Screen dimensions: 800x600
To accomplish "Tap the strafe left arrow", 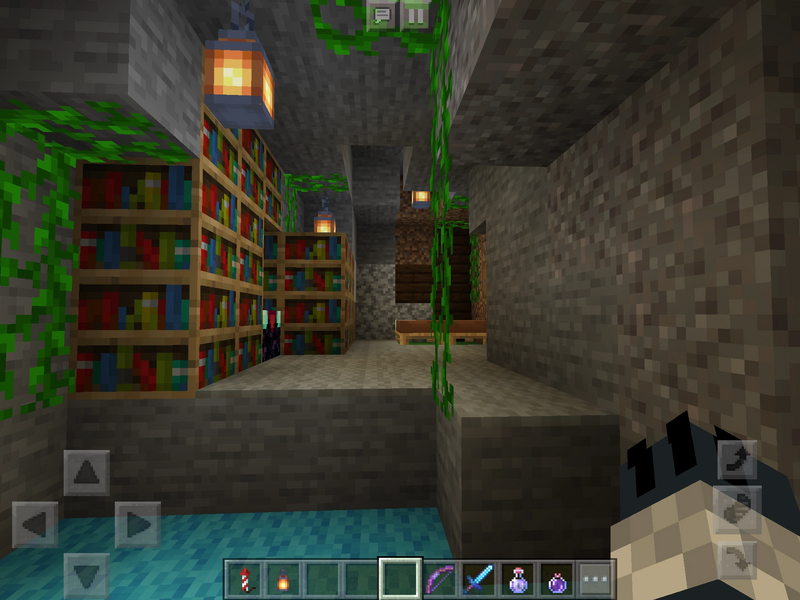I will [34, 524].
